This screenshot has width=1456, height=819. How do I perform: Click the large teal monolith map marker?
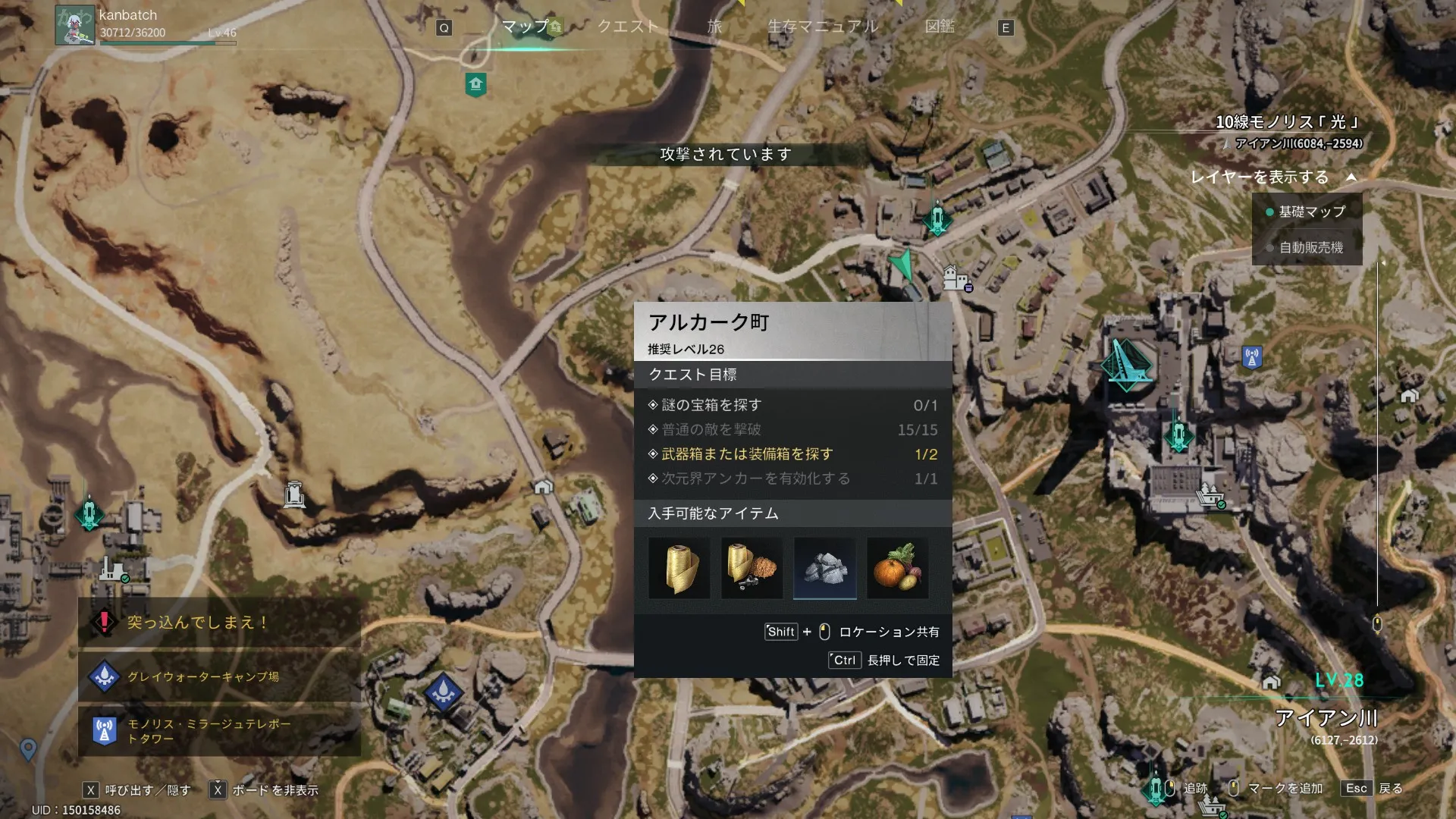point(1126,365)
